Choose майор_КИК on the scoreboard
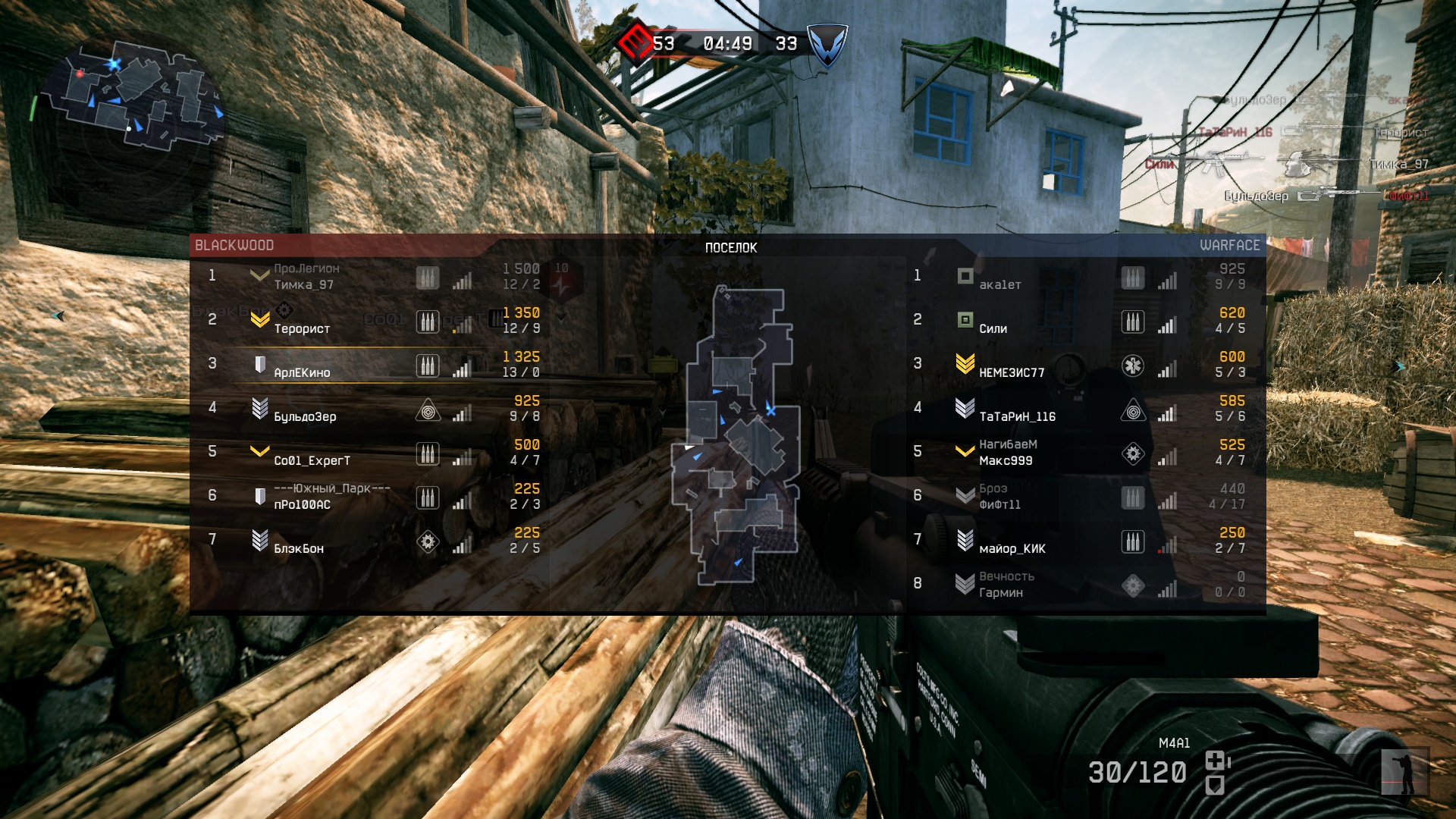The height and width of the screenshot is (819, 1456). click(1012, 549)
